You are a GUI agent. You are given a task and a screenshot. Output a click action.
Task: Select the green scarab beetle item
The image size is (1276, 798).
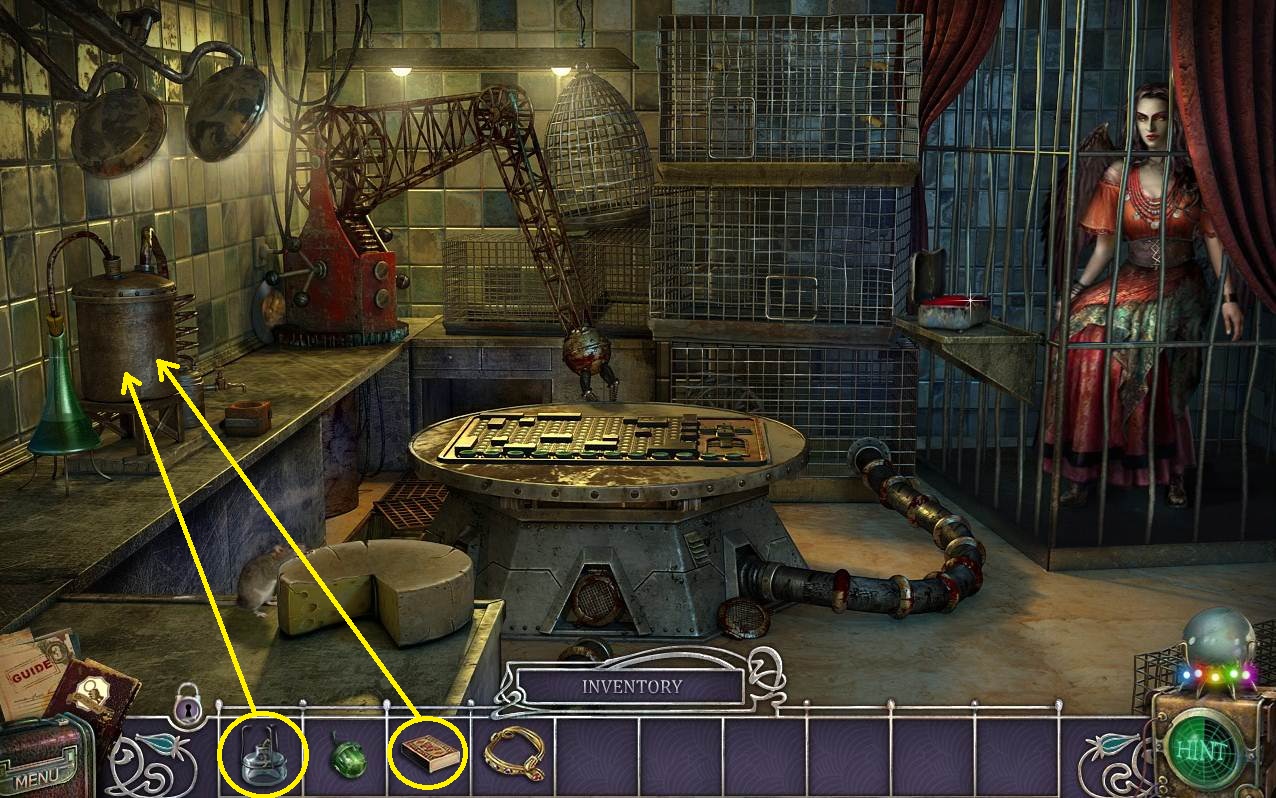point(348,757)
